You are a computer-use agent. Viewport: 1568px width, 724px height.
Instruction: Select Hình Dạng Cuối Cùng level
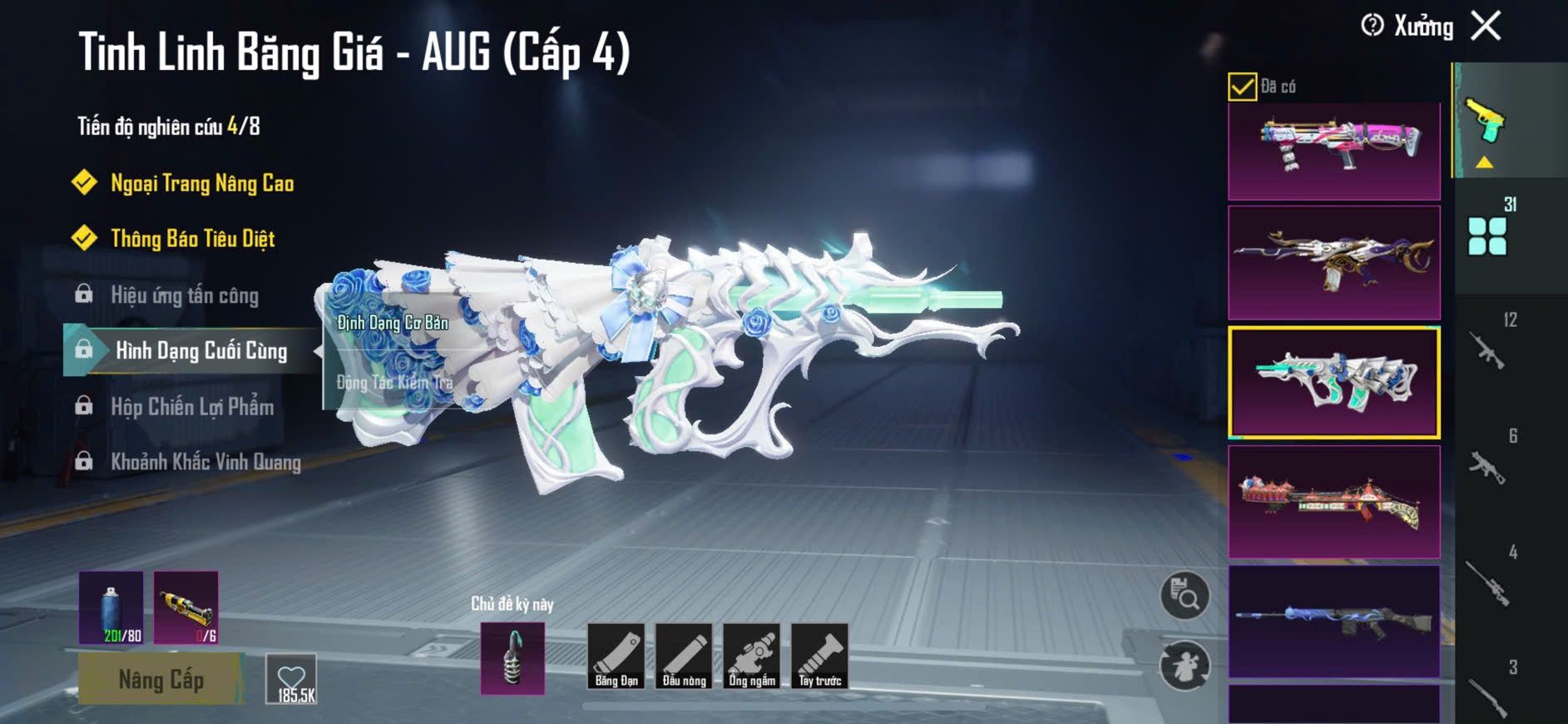click(x=200, y=350)
